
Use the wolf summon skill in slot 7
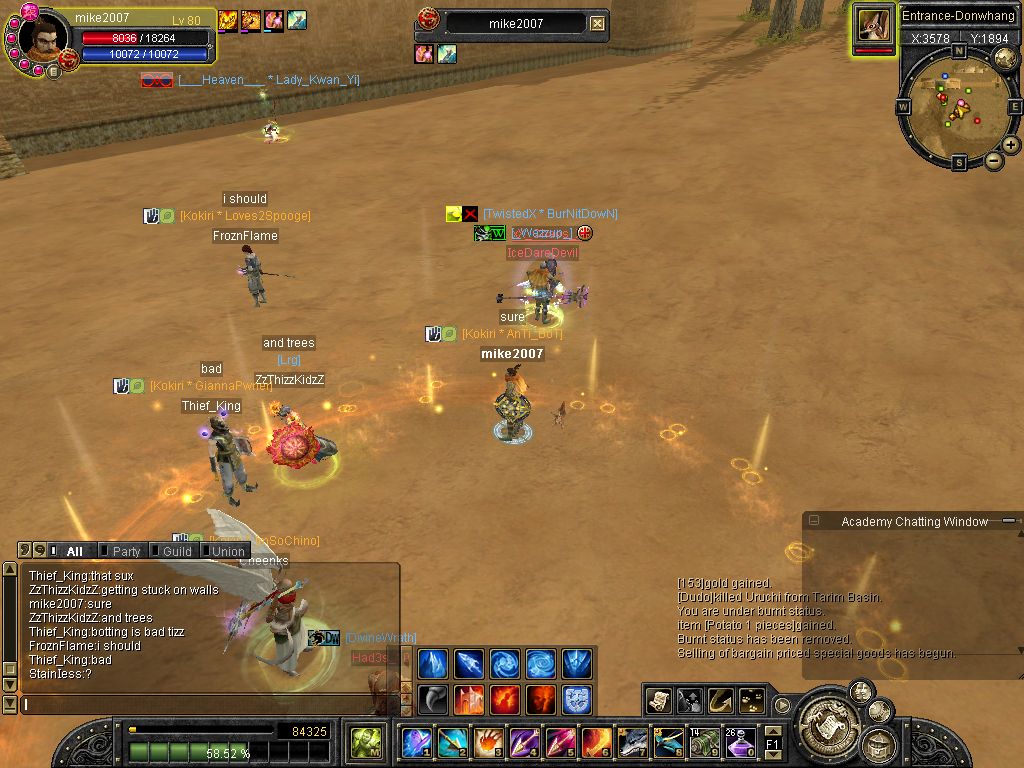tap(633, 742)
